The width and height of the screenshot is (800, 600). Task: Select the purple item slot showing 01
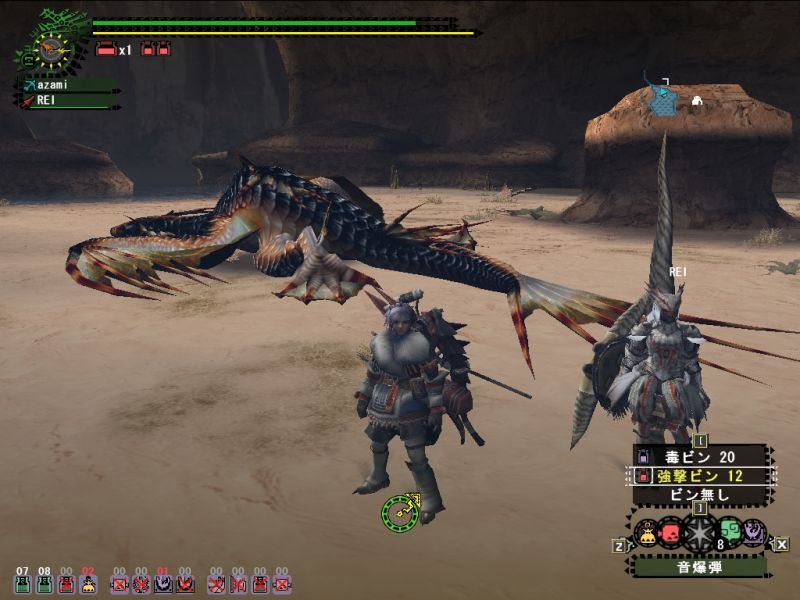pyautogui.click(x=163, y=584)
